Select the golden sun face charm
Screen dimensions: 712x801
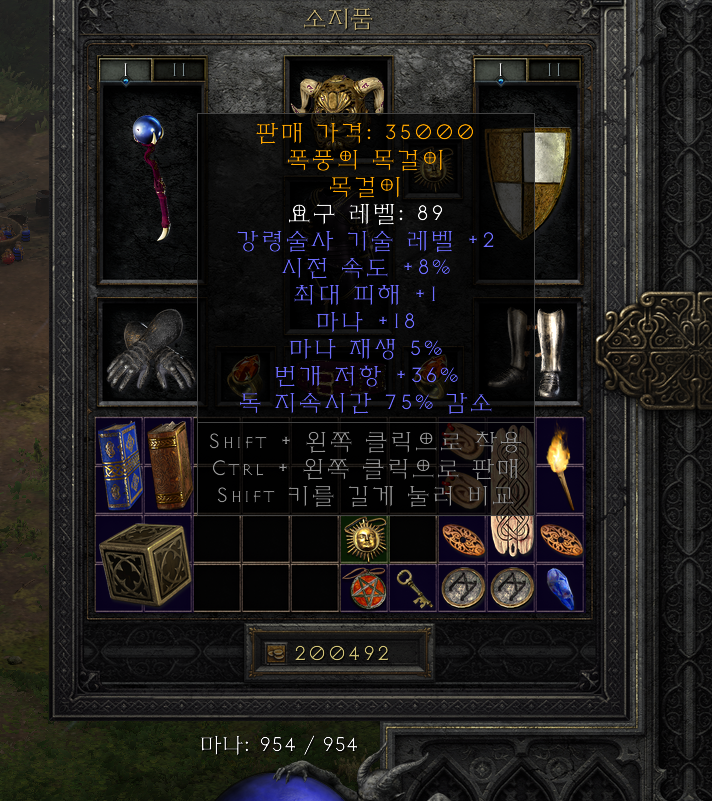[363, 539]
